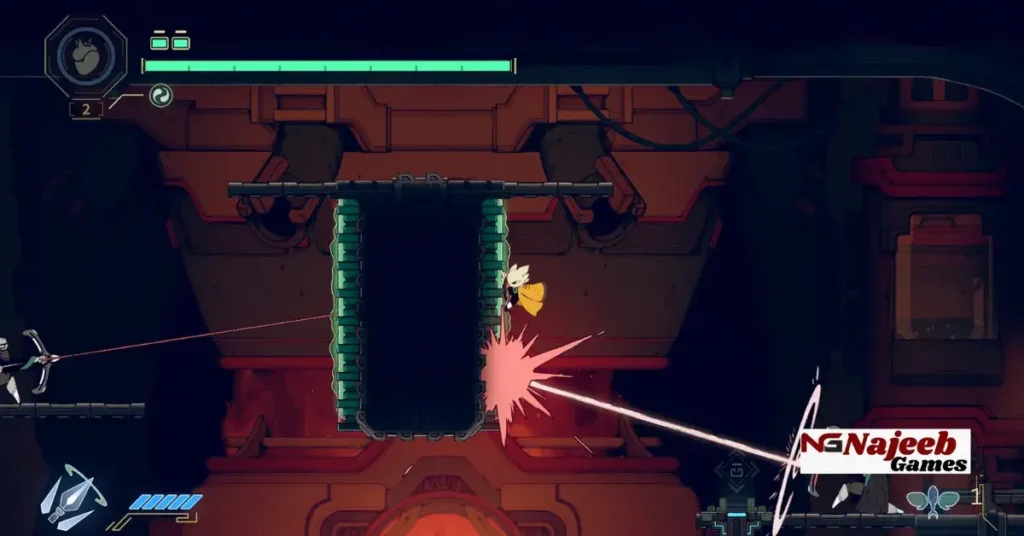Viewport: 1024px width, 536px height.
Task: Activate the arrowhead weapon icon
Action: (70, 496)
